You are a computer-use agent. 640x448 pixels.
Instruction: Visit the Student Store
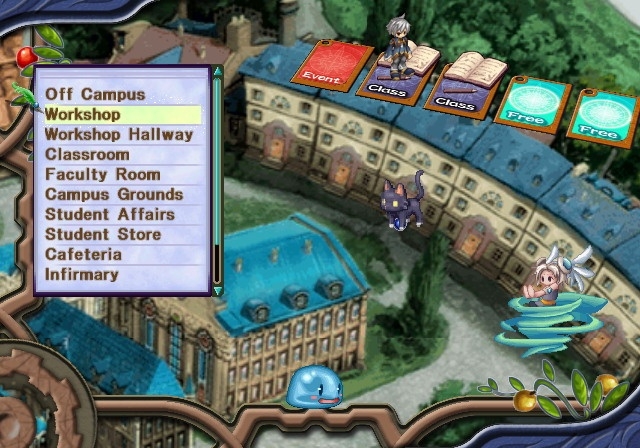click(x=102, y=235)
